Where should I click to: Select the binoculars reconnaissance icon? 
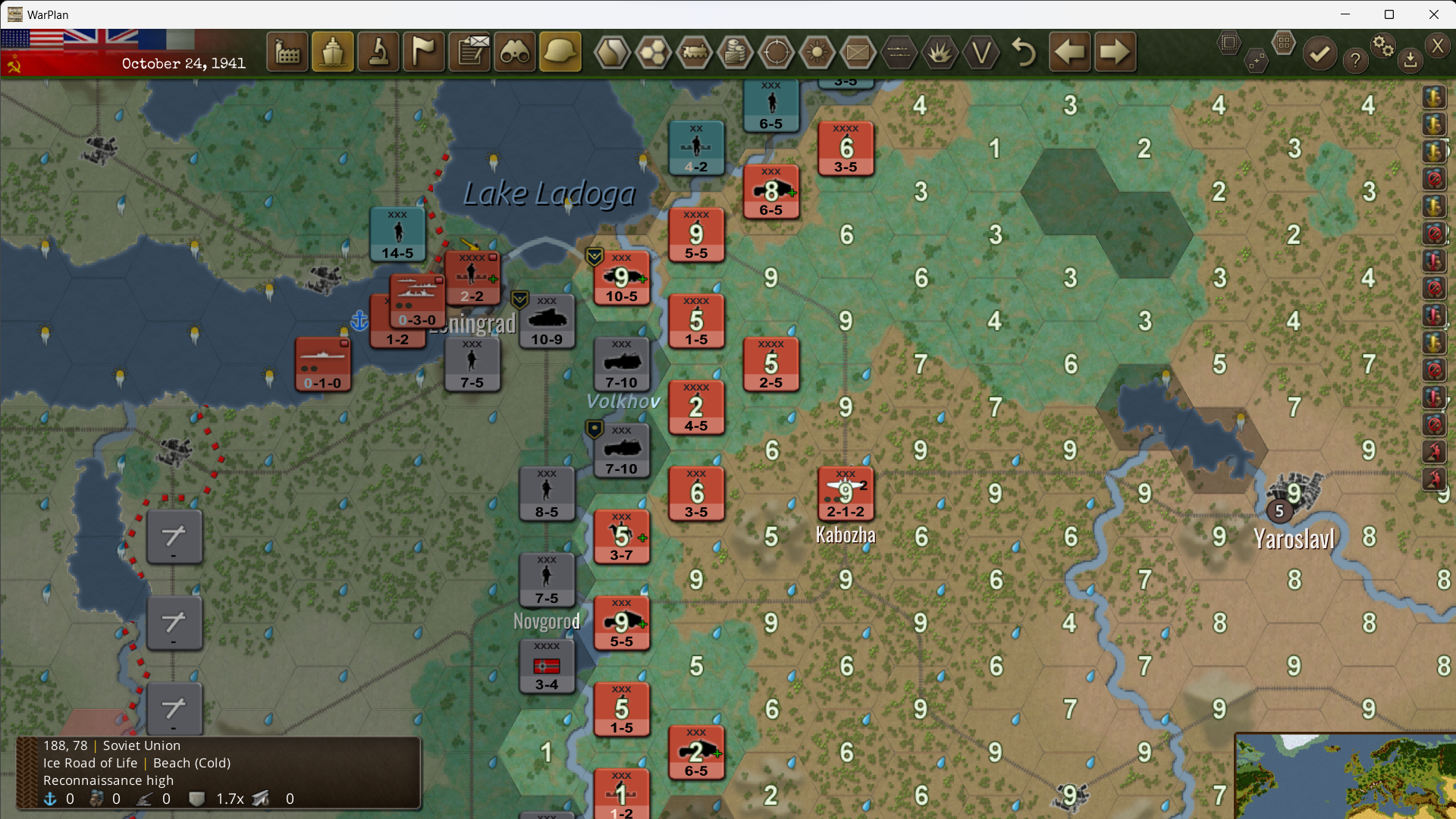[x=515, y=52]
